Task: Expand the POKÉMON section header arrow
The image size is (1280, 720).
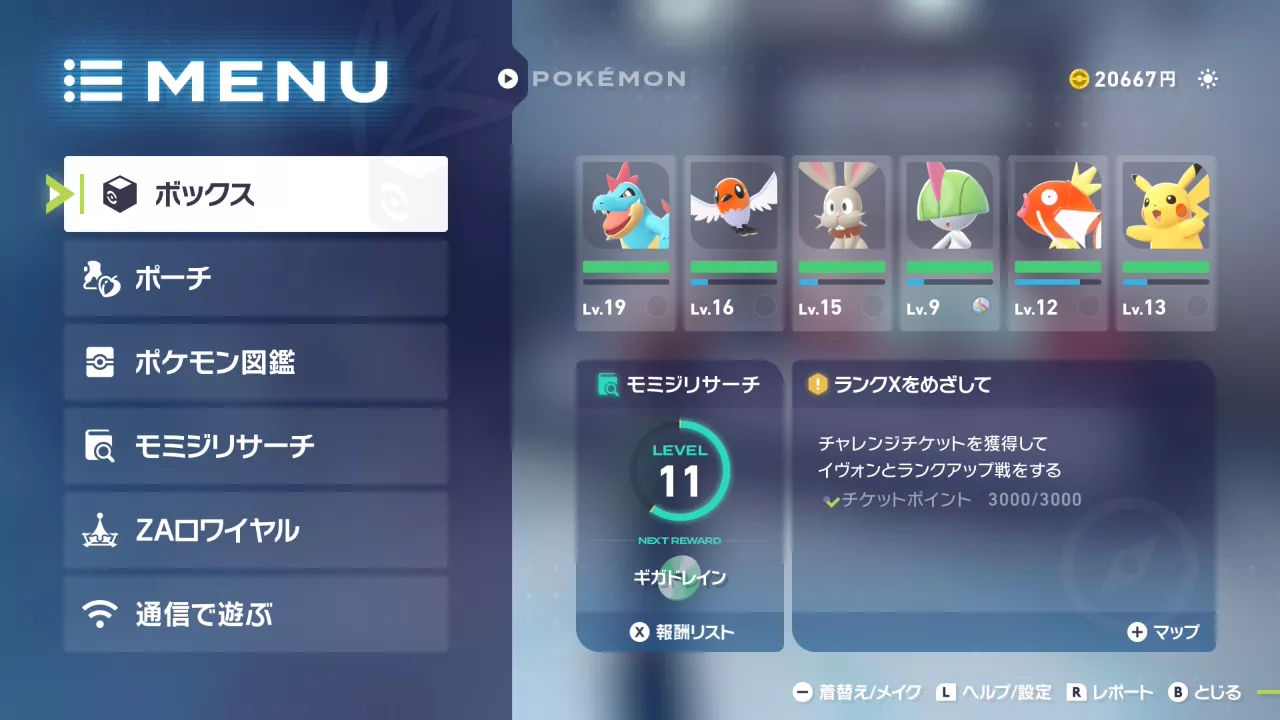Action: pyautogui.click(x=510, y=79)
